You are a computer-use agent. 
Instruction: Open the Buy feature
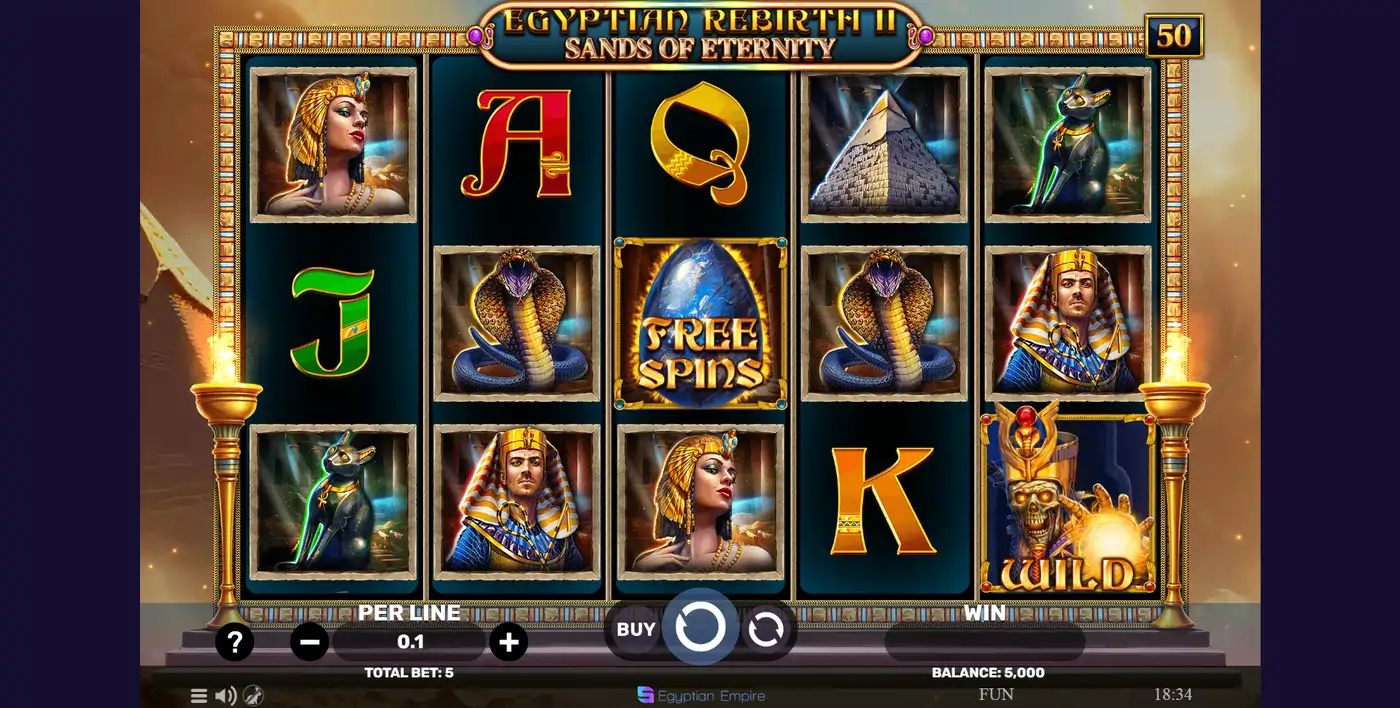pyautogui.click(x=636, y=629)
